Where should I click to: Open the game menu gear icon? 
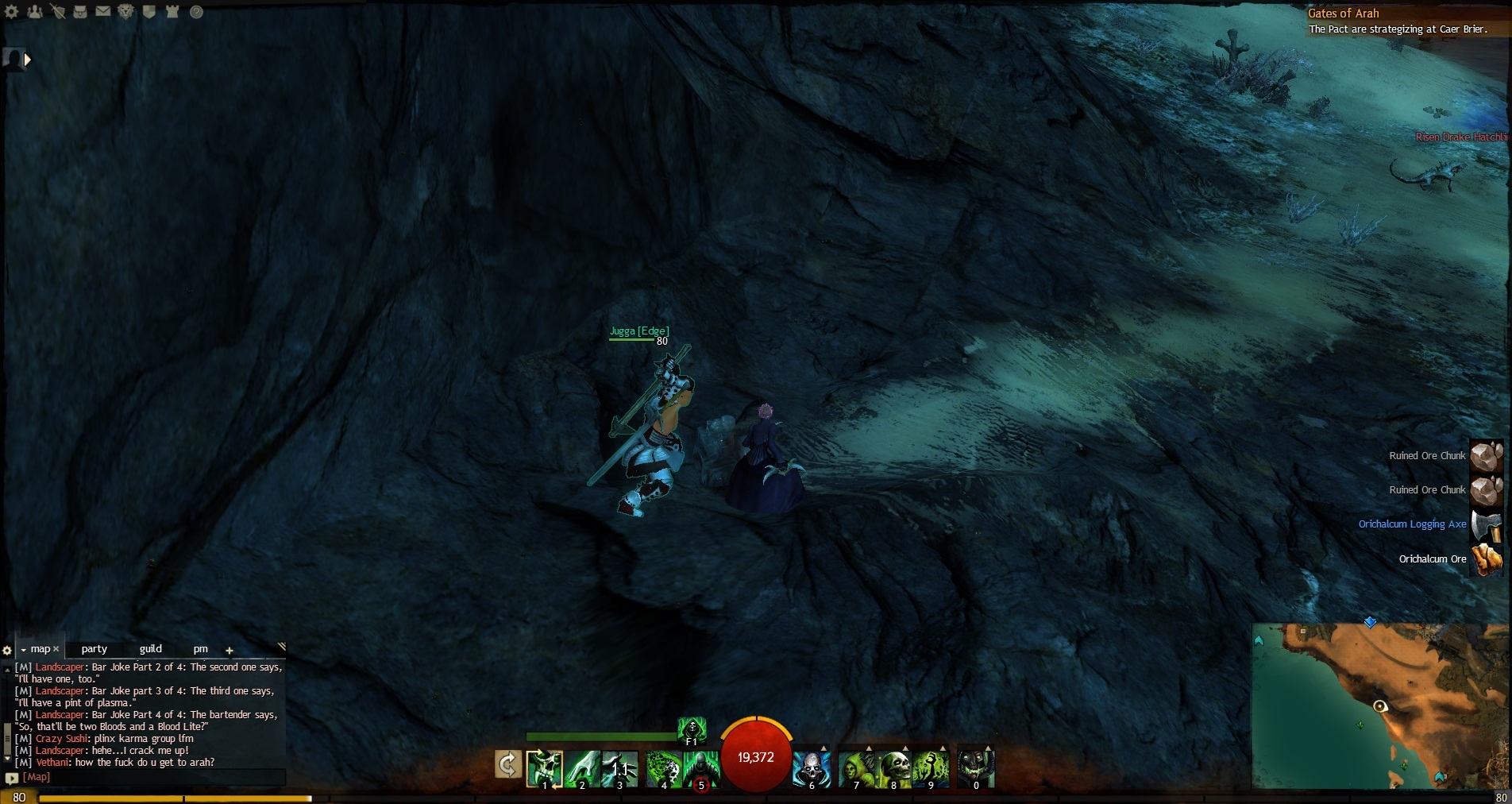coord(12,12)
